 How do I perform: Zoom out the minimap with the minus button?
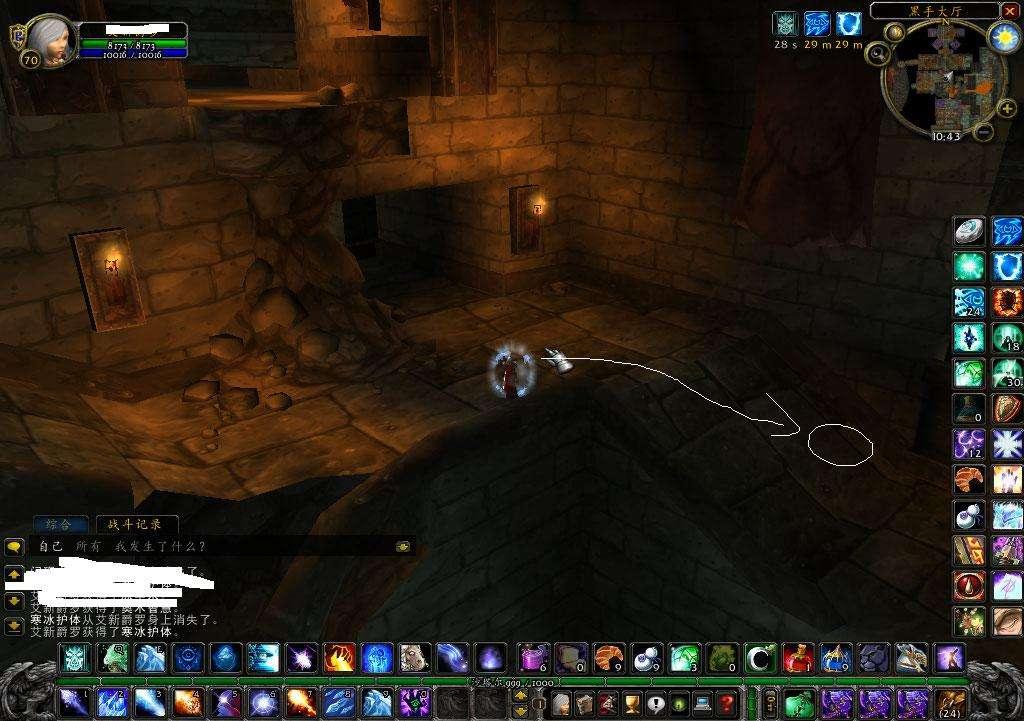982,131
